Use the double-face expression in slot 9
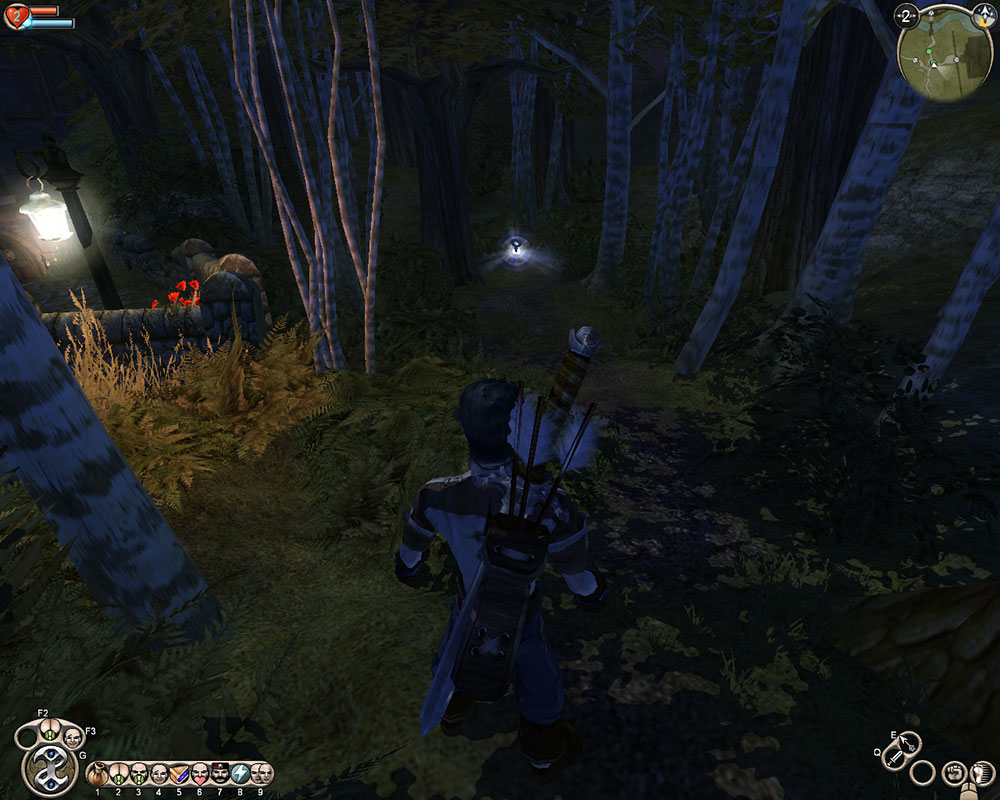 [x=261, y=773]
